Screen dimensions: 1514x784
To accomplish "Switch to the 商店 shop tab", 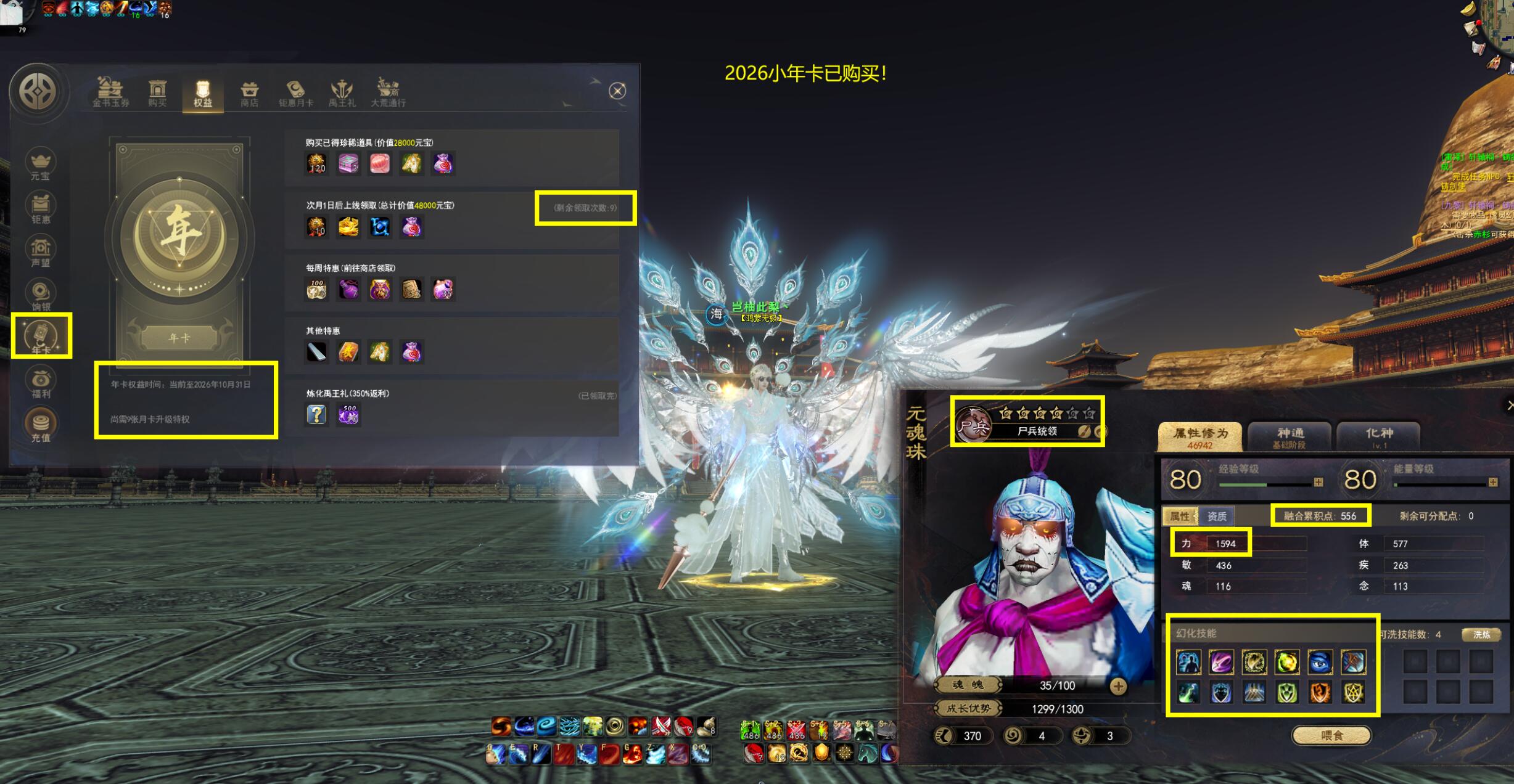I will point(249,94).
